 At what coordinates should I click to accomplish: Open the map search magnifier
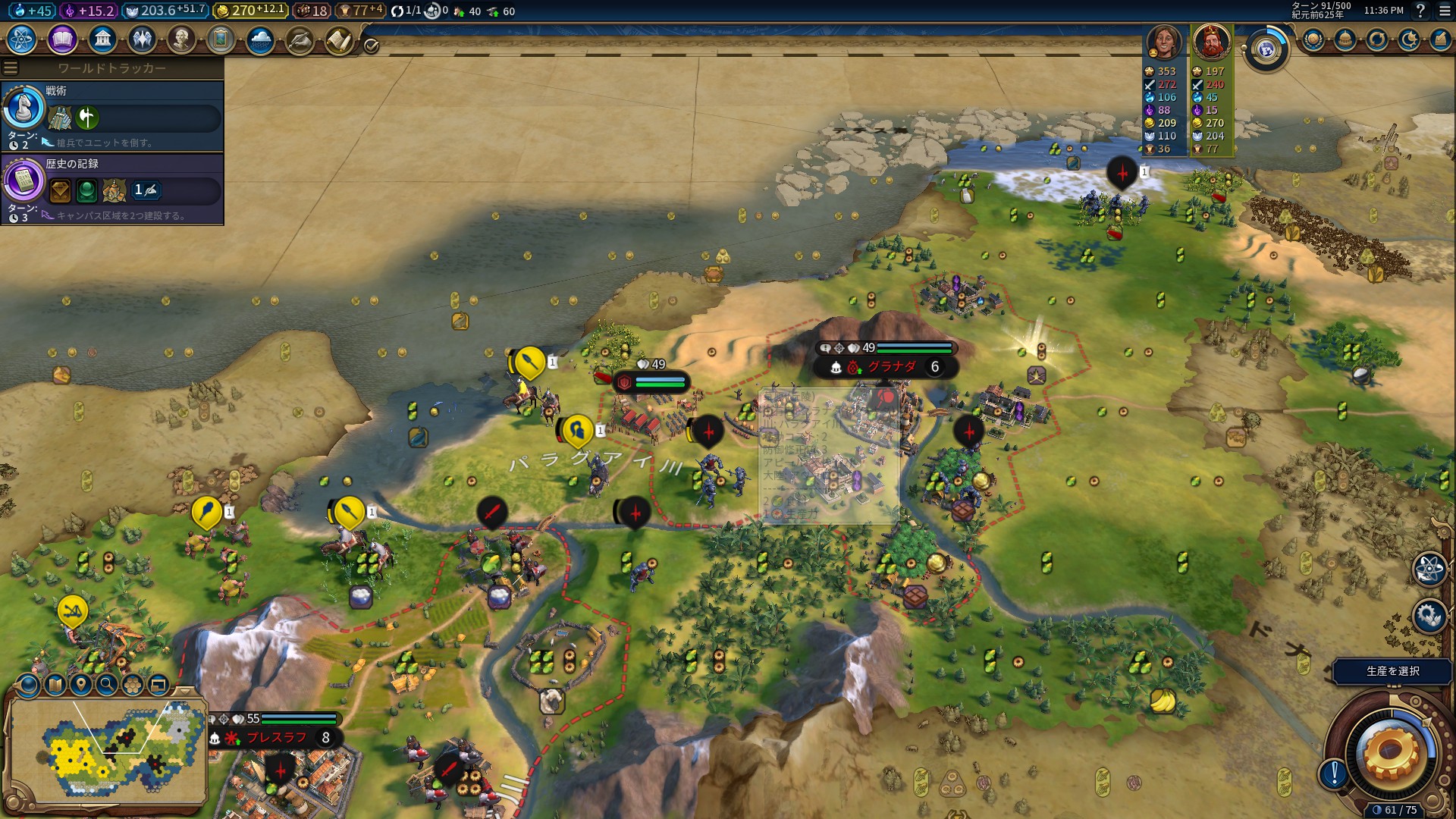pyautogui.click(x=107, y=685)
